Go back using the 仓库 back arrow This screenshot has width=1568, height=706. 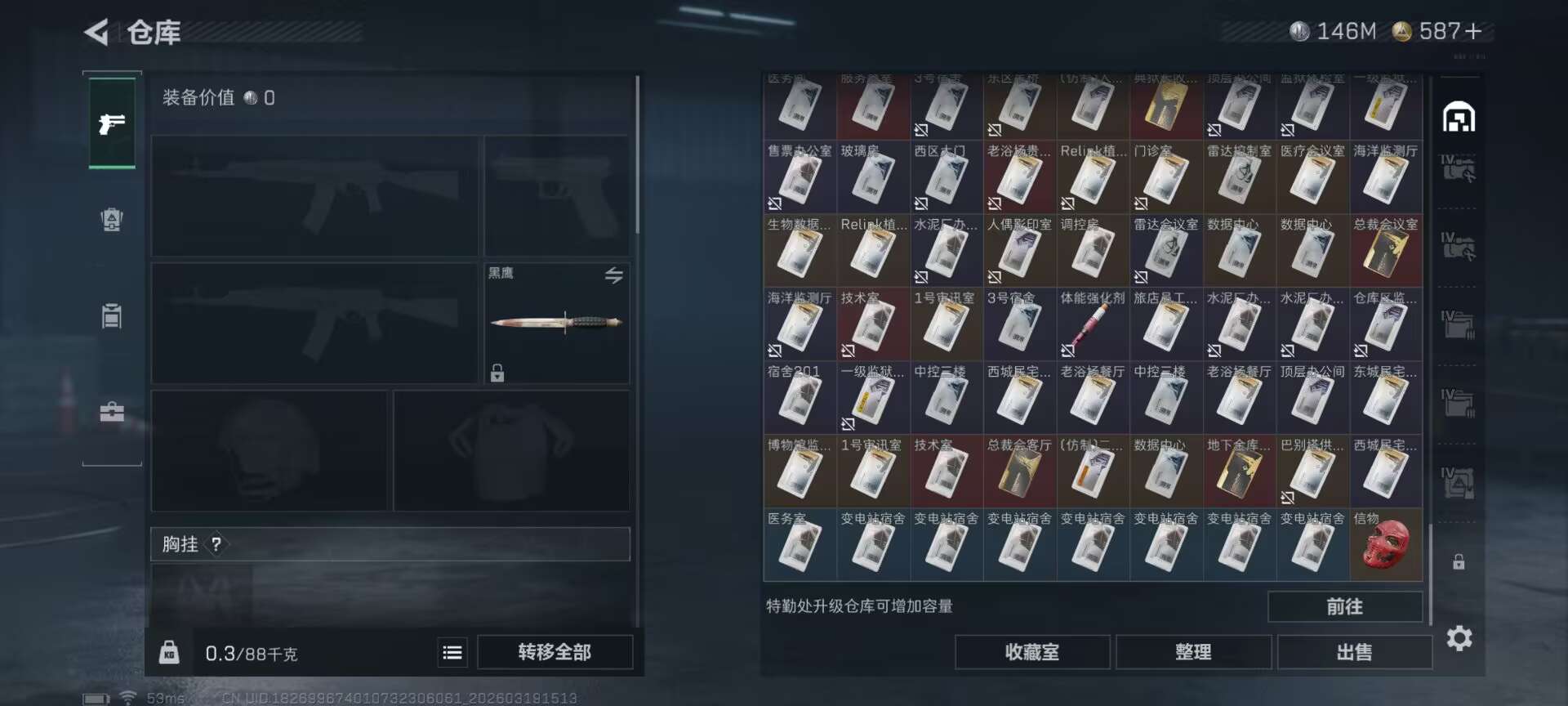98,33
